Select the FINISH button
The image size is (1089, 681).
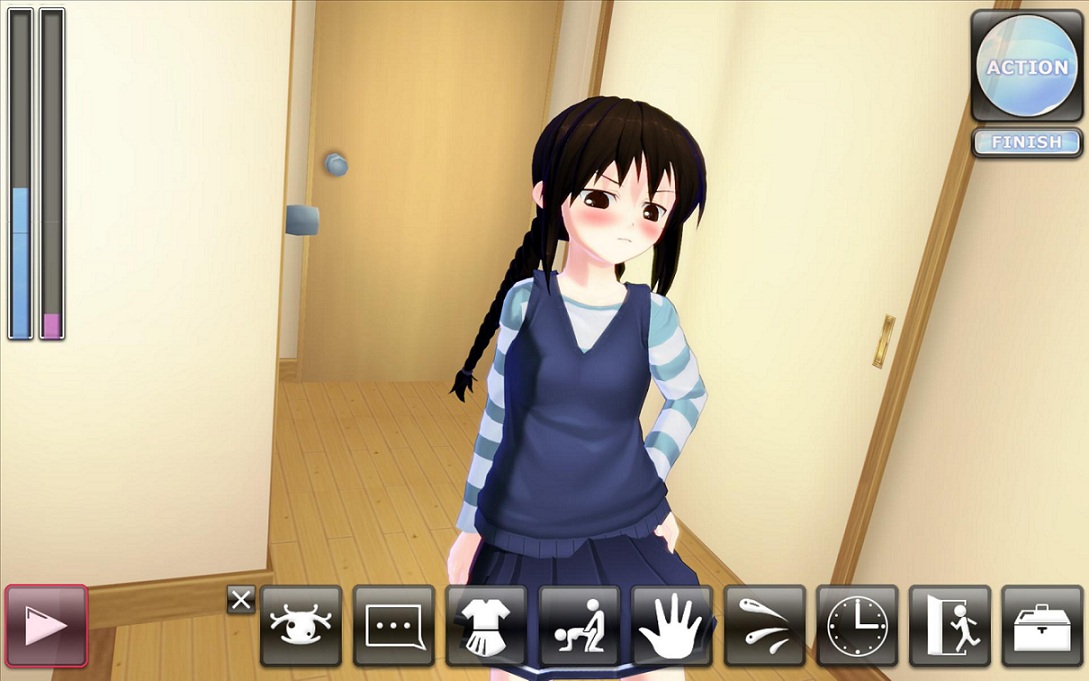[1027, 142]
